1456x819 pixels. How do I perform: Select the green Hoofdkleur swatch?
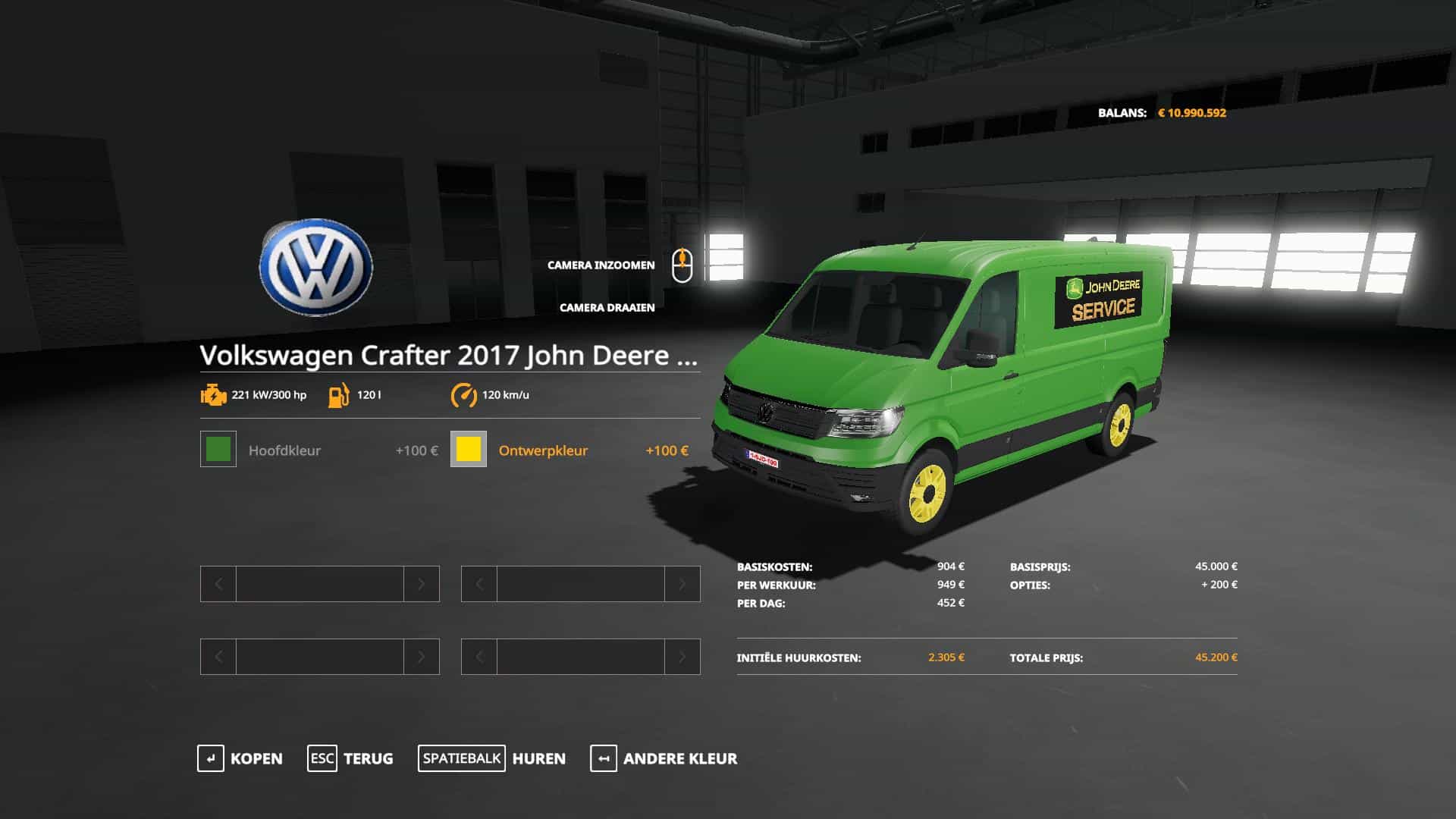pyautogui.click(x=218, y=449)
